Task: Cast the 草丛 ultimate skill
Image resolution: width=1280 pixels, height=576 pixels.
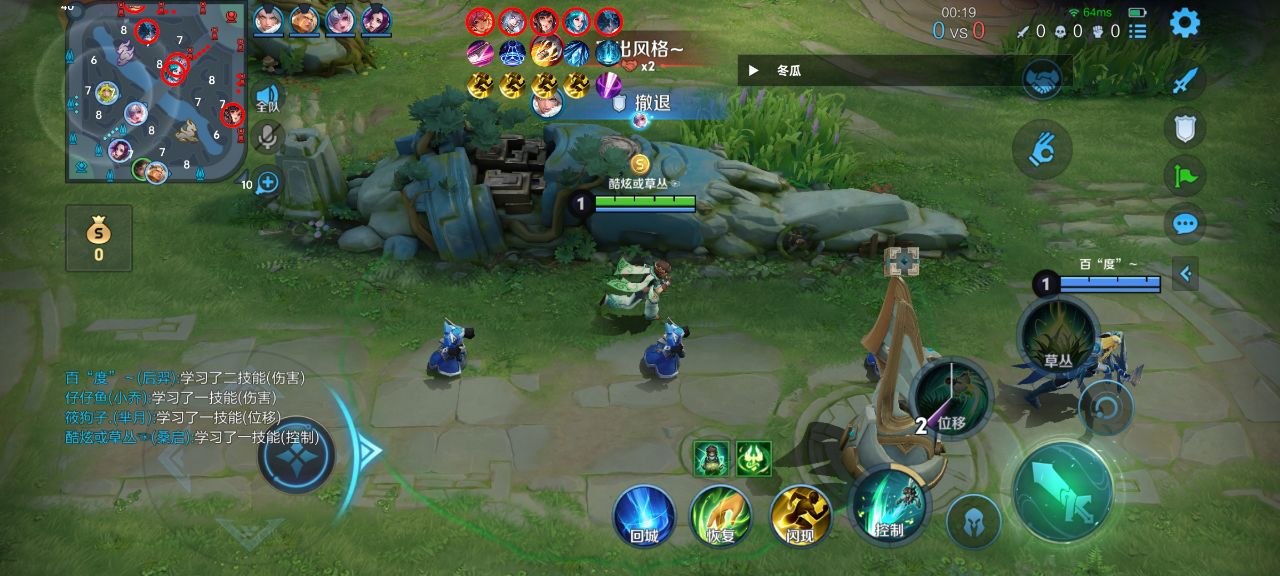Action: pyautogui.click(x=1057, y=337)
